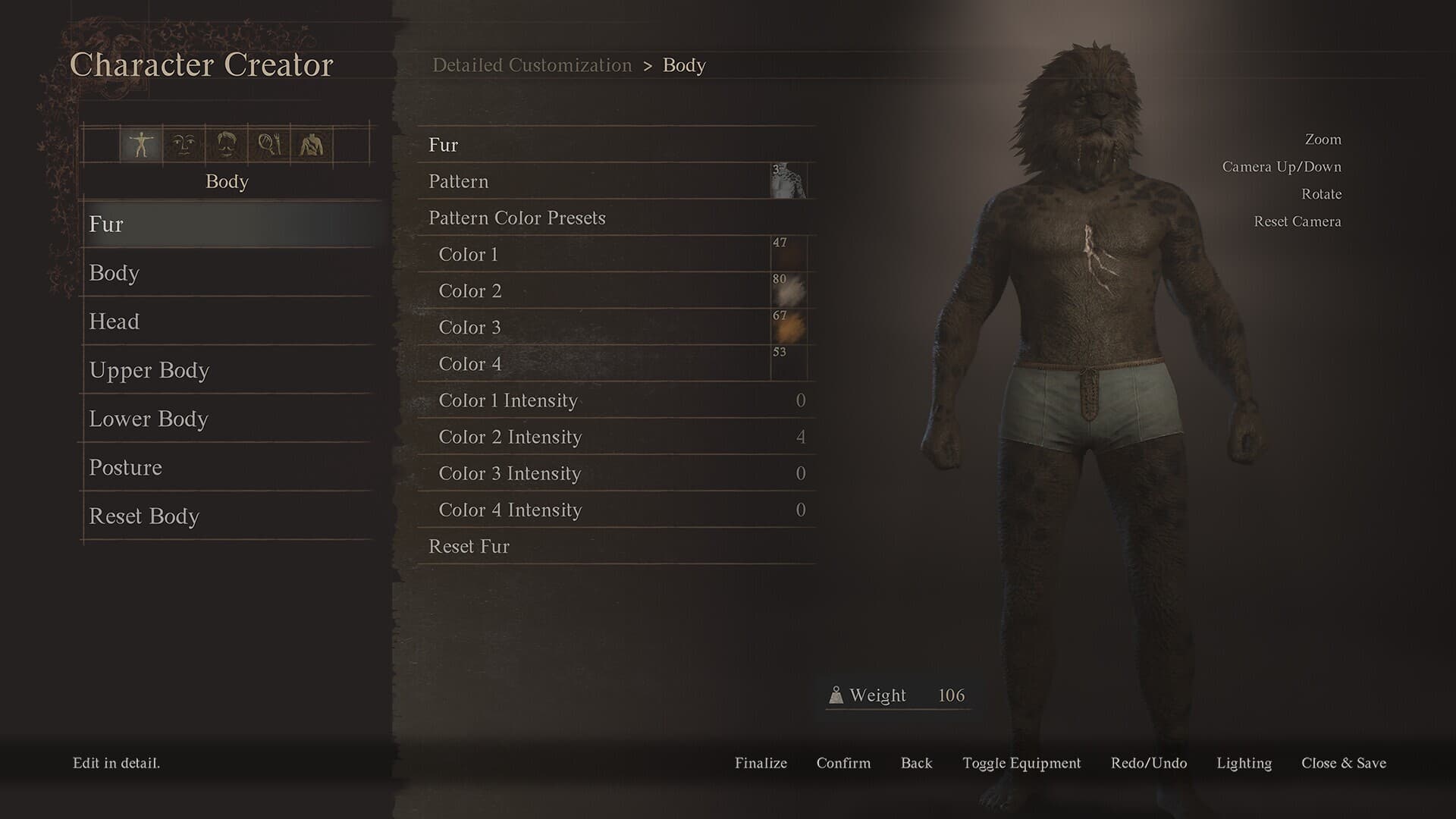Click the Body breadcrumb label

coord(683,66)
